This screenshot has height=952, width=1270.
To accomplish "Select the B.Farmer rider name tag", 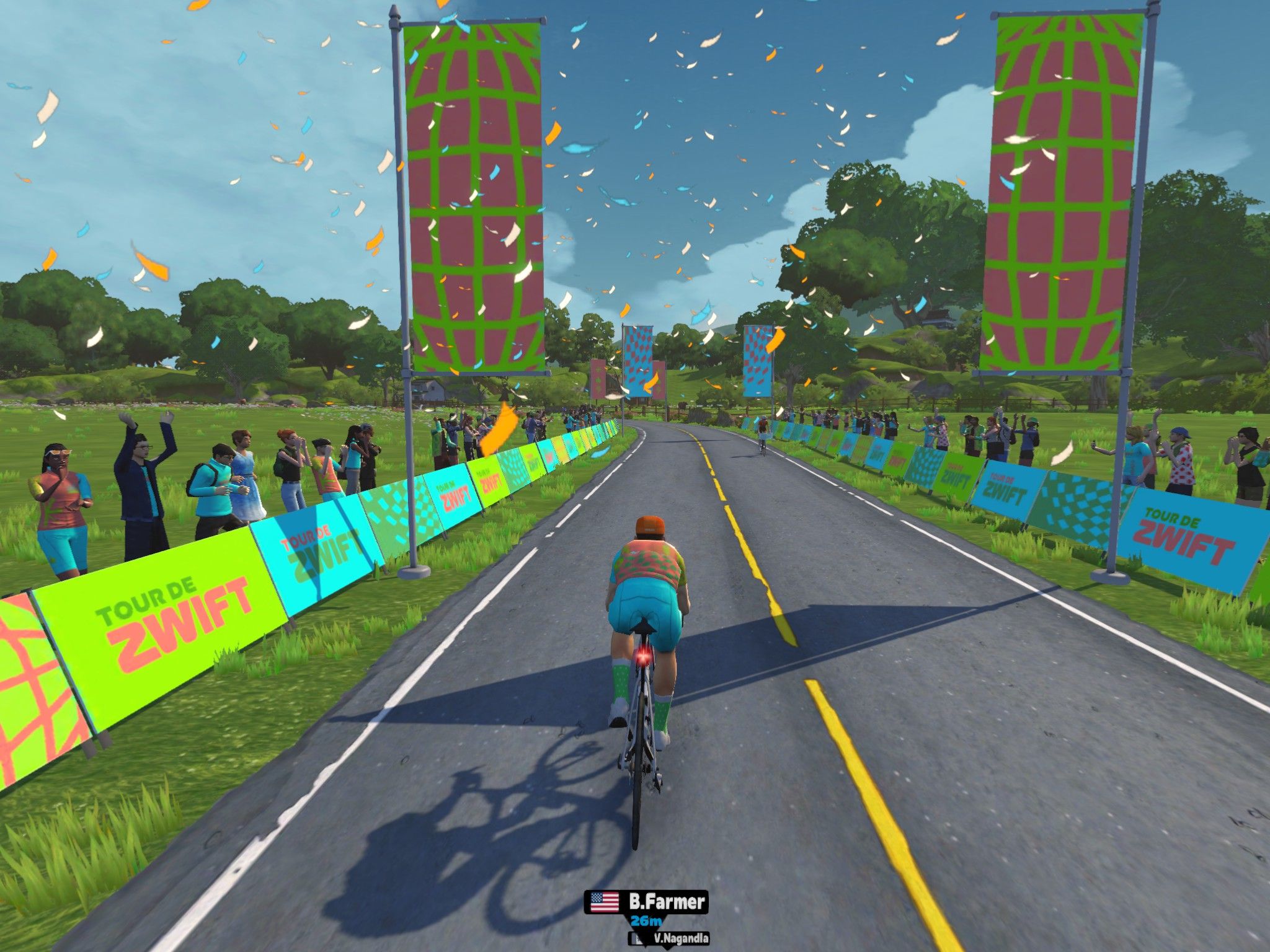I will 646,902.
